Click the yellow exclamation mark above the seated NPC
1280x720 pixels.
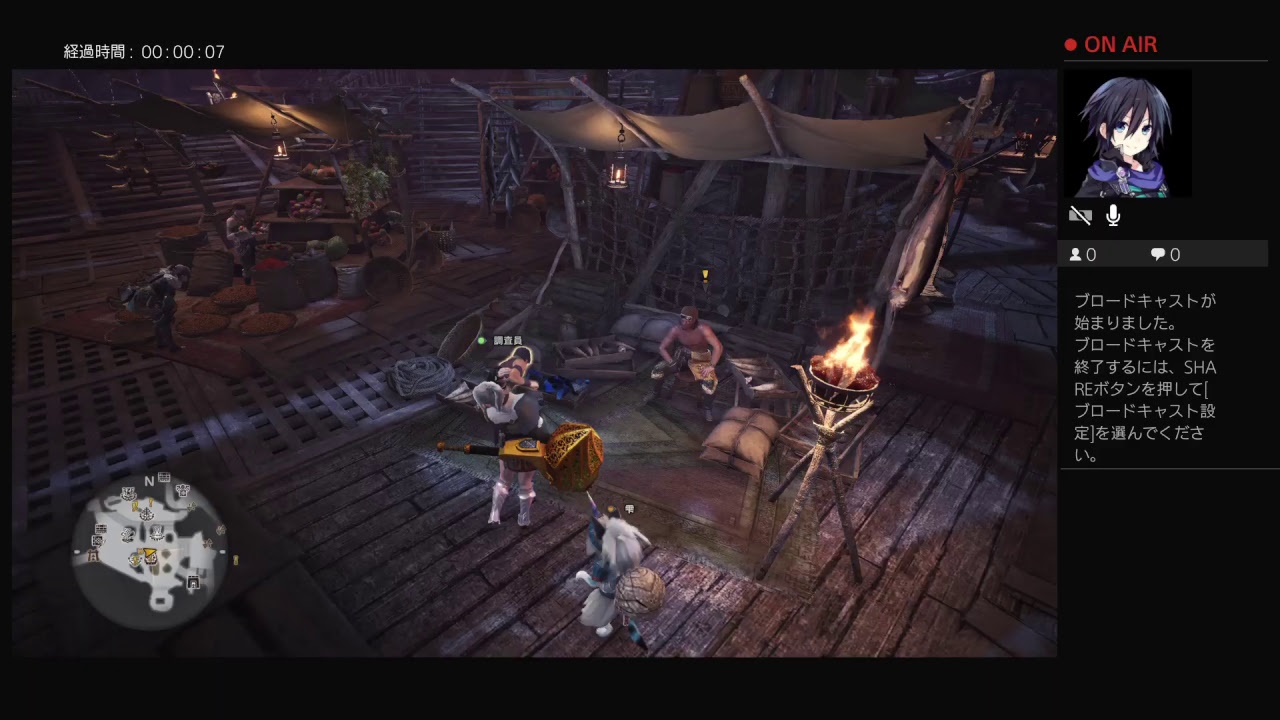pyautogui.click(x=706, y=275)
